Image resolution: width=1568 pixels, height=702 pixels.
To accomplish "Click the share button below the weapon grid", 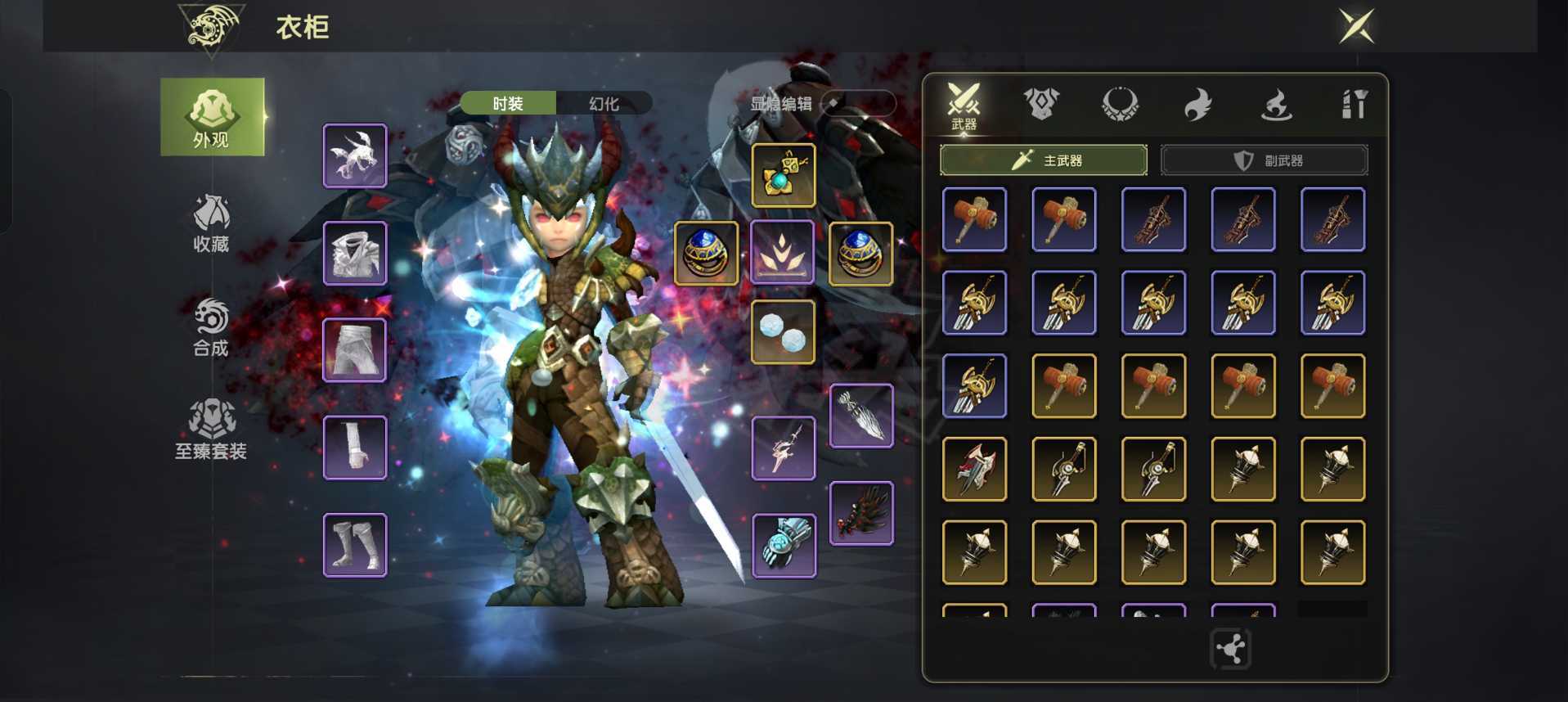I will pyautogui.click(x=1230, y=650).
